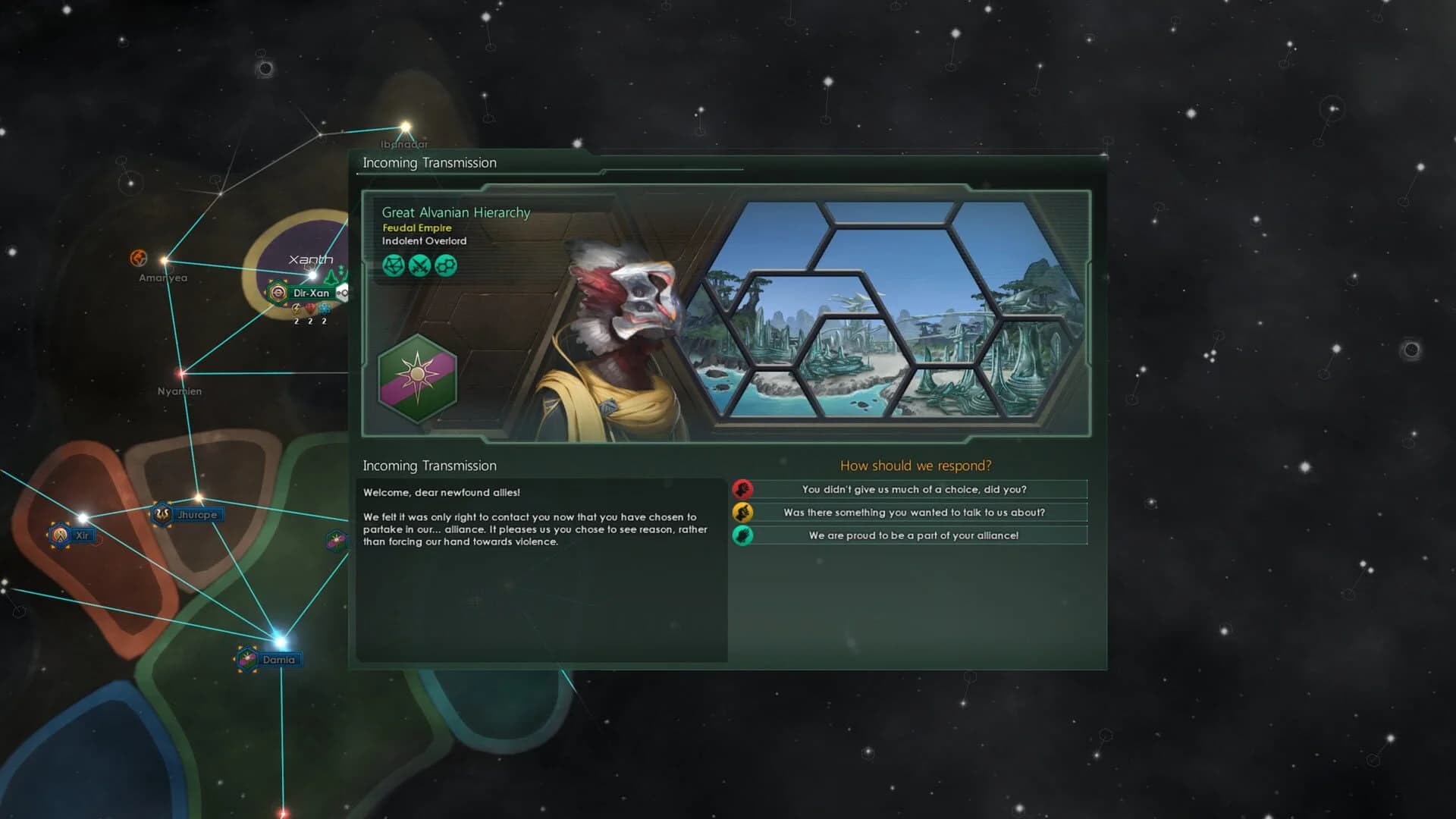Click the blue research icon under Dir-Xan

(x=324, y=310)
